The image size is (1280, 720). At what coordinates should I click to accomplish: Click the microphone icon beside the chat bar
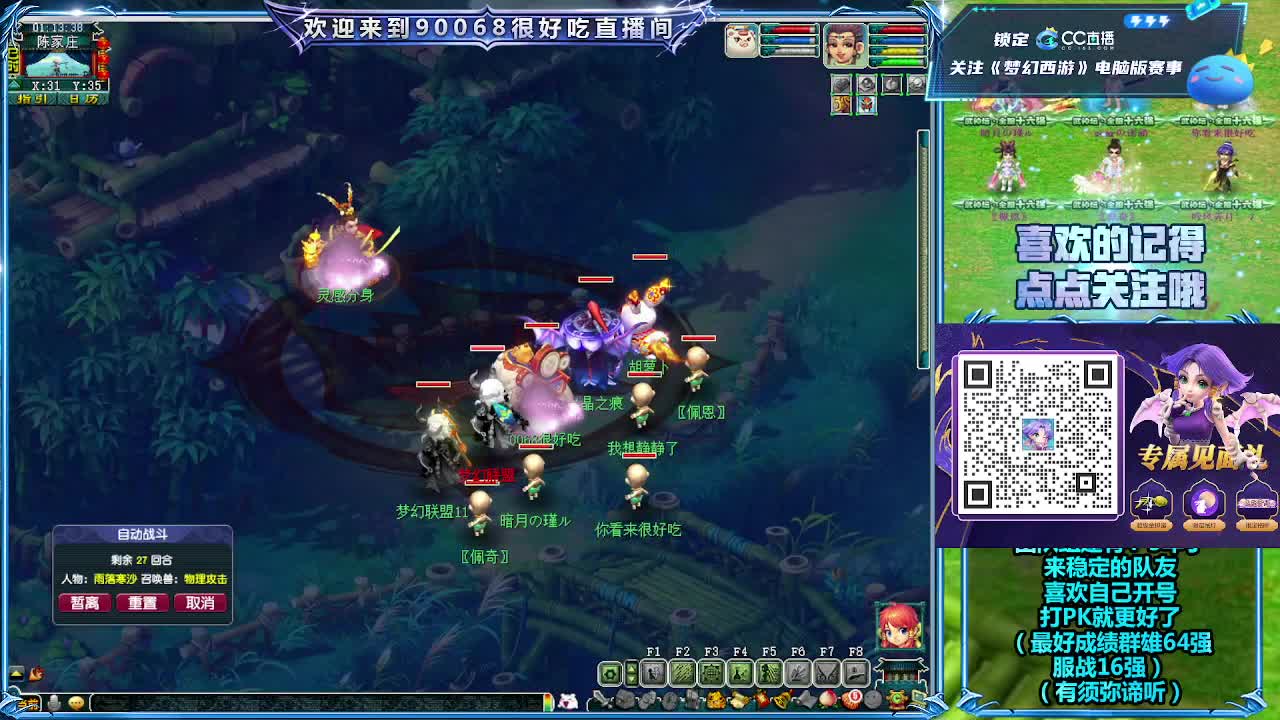54,702
